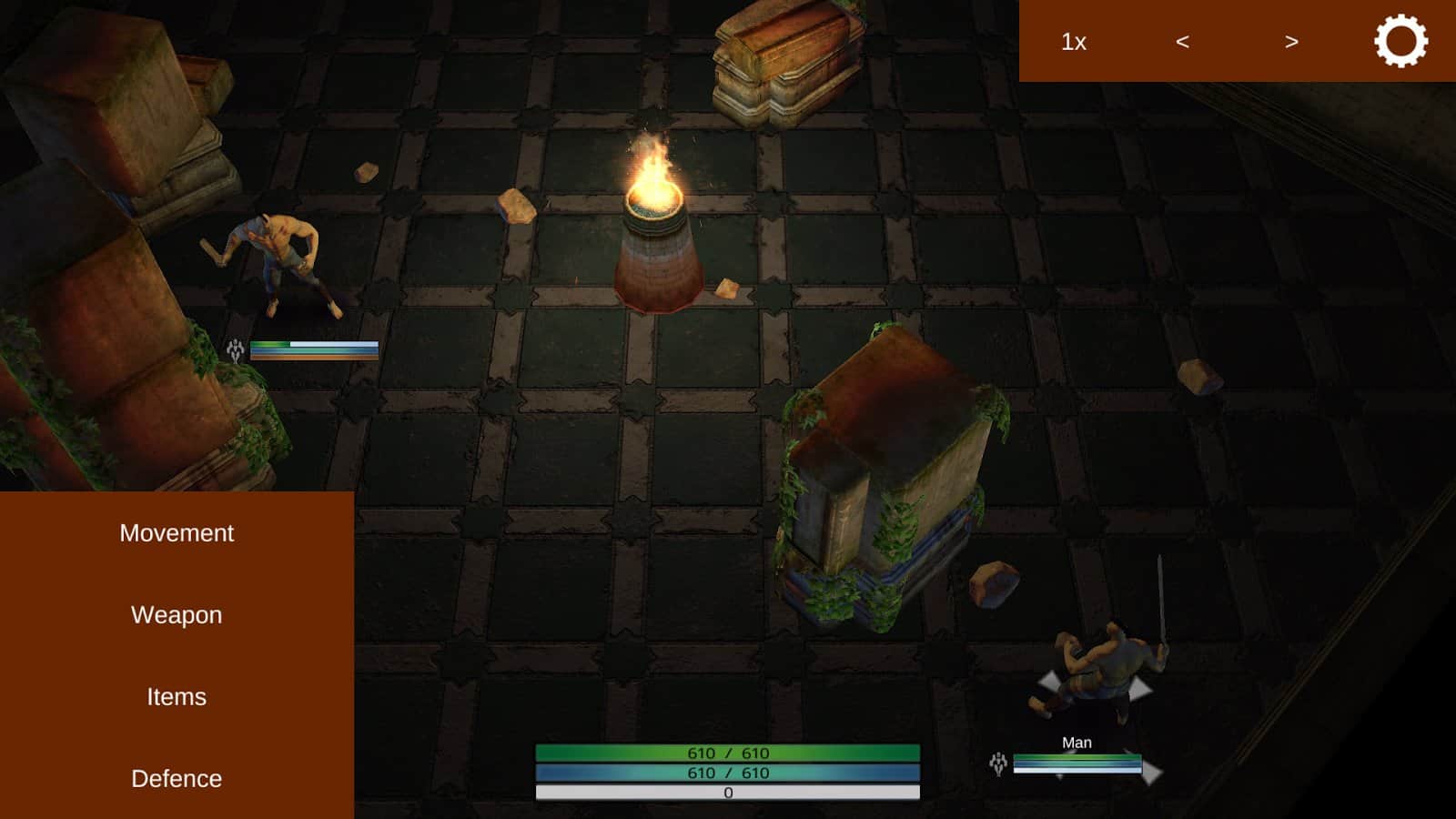Click the green 610/610 health bar

(x=728, y=753)
